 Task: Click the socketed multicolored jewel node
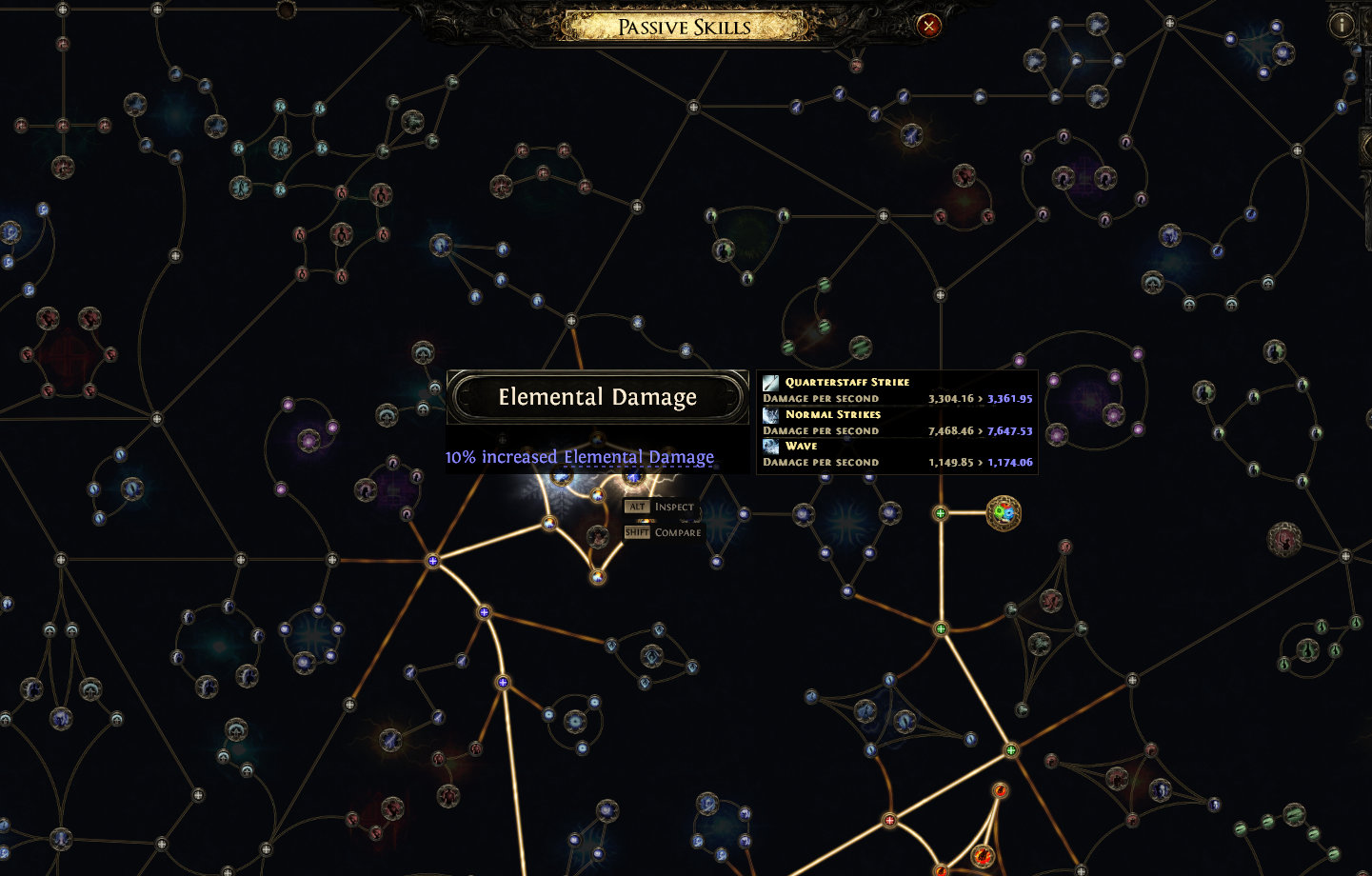tap(1004, 513)
